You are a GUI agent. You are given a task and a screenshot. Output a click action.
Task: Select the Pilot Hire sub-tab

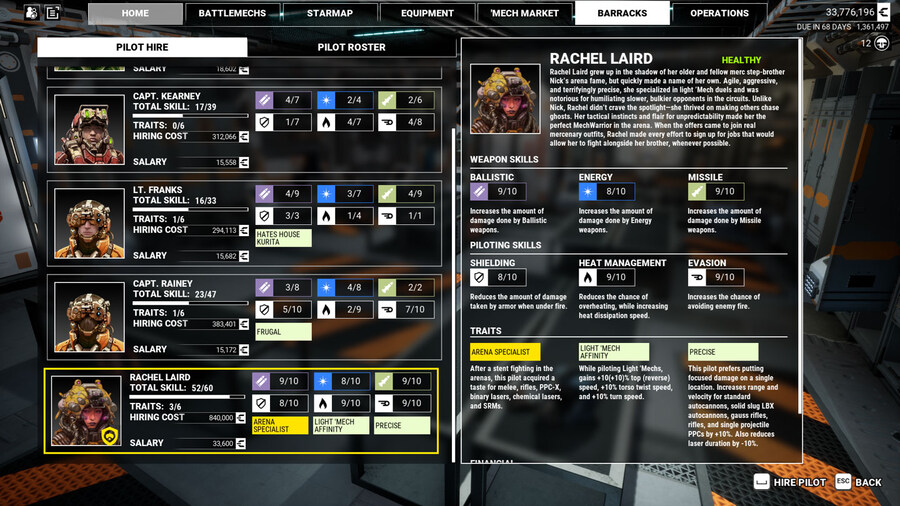point(142,47)
